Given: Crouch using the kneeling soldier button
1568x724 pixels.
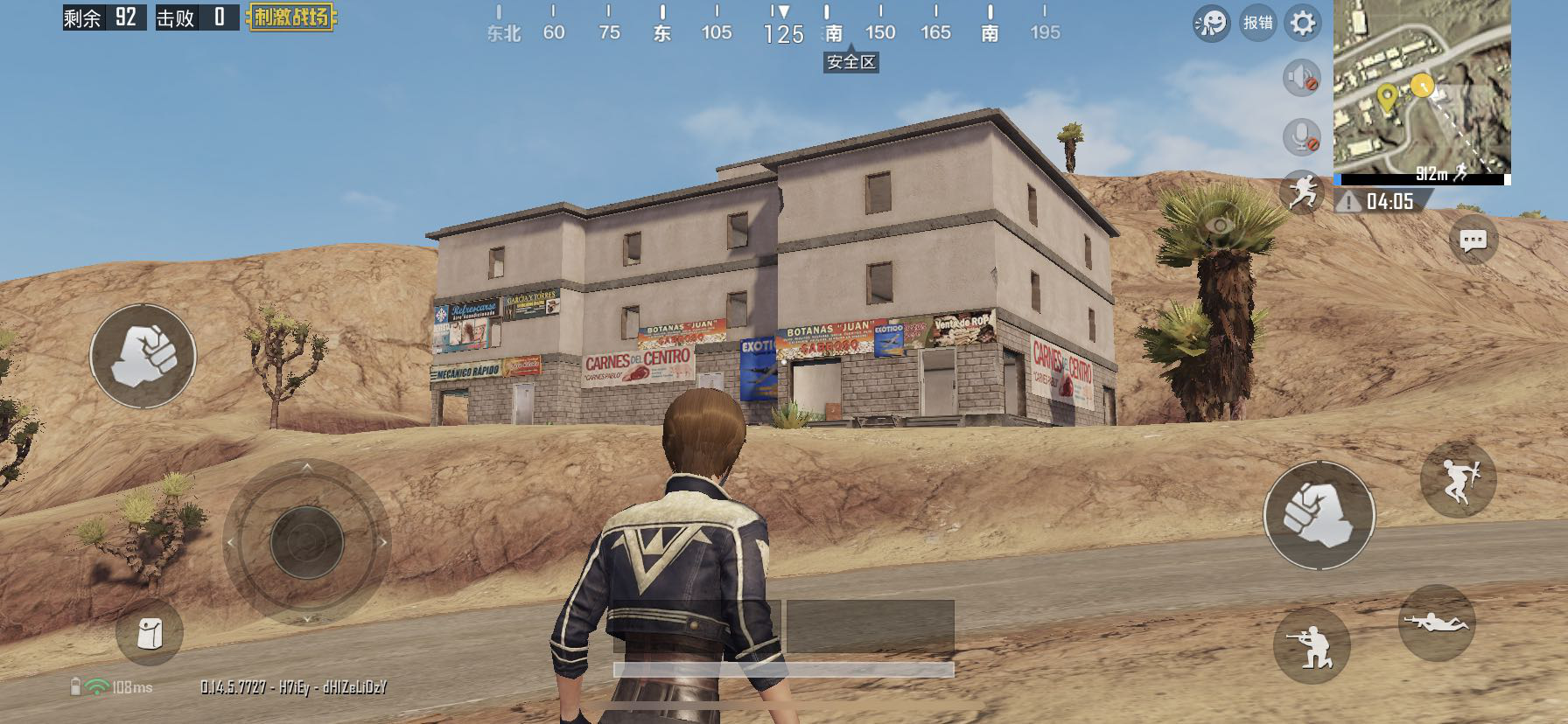Looking at the screenshot, I should 1312,645.
